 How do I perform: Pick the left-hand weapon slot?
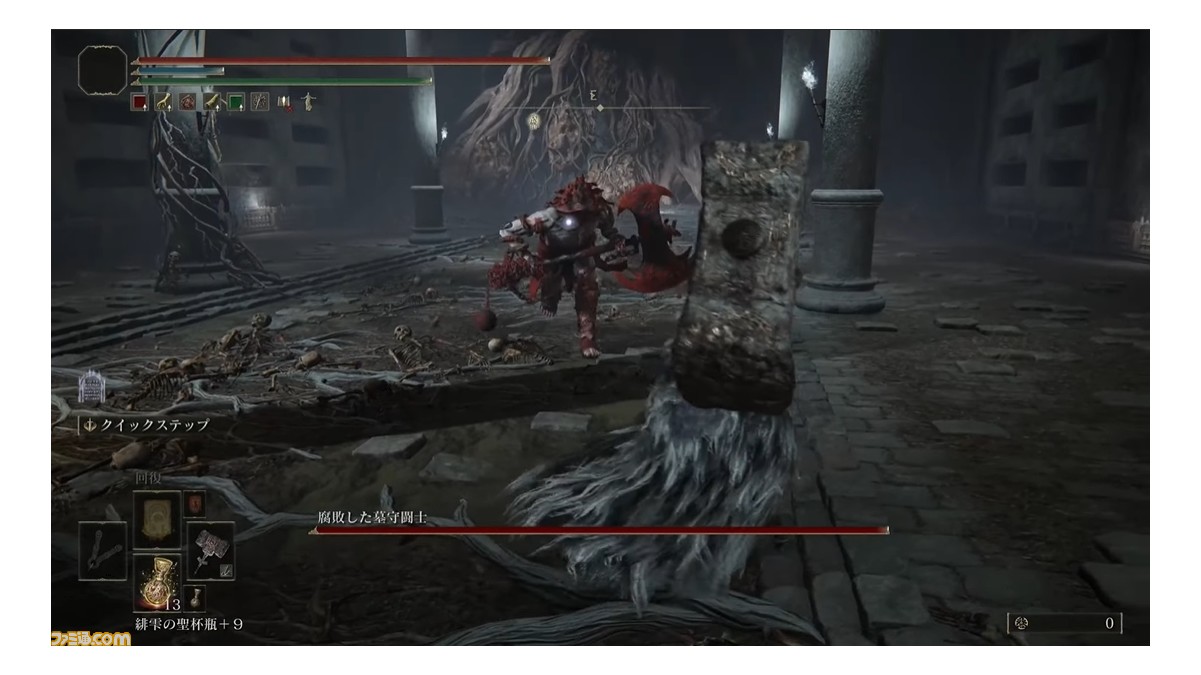pos(103,550)
